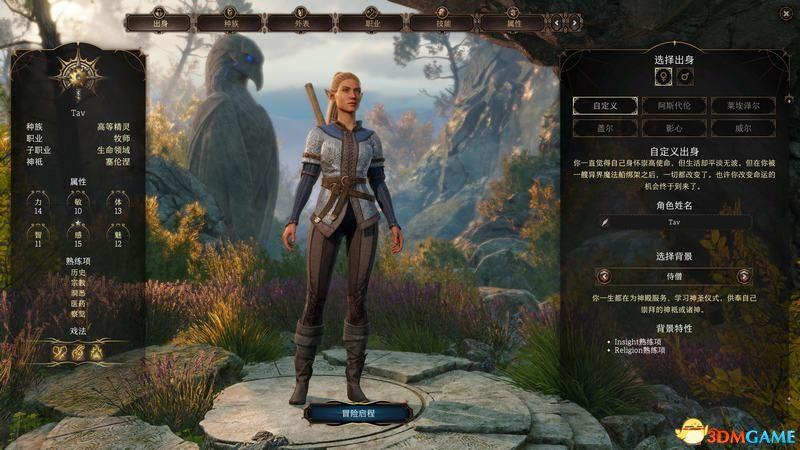Choose the male gender symbol

click(x=685, y=77)
